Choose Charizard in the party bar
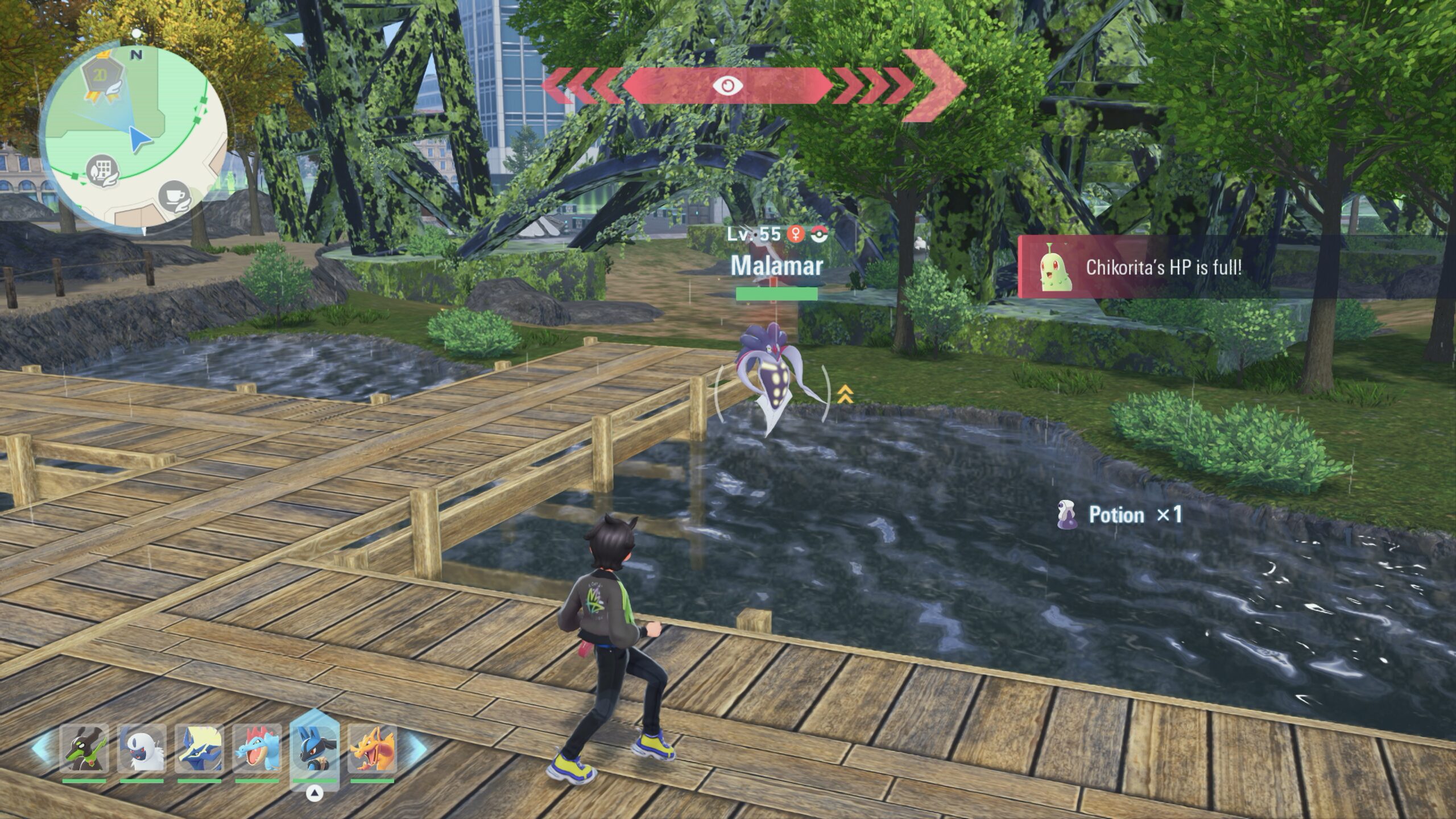The image size is (1456, 819). [373, 748]
